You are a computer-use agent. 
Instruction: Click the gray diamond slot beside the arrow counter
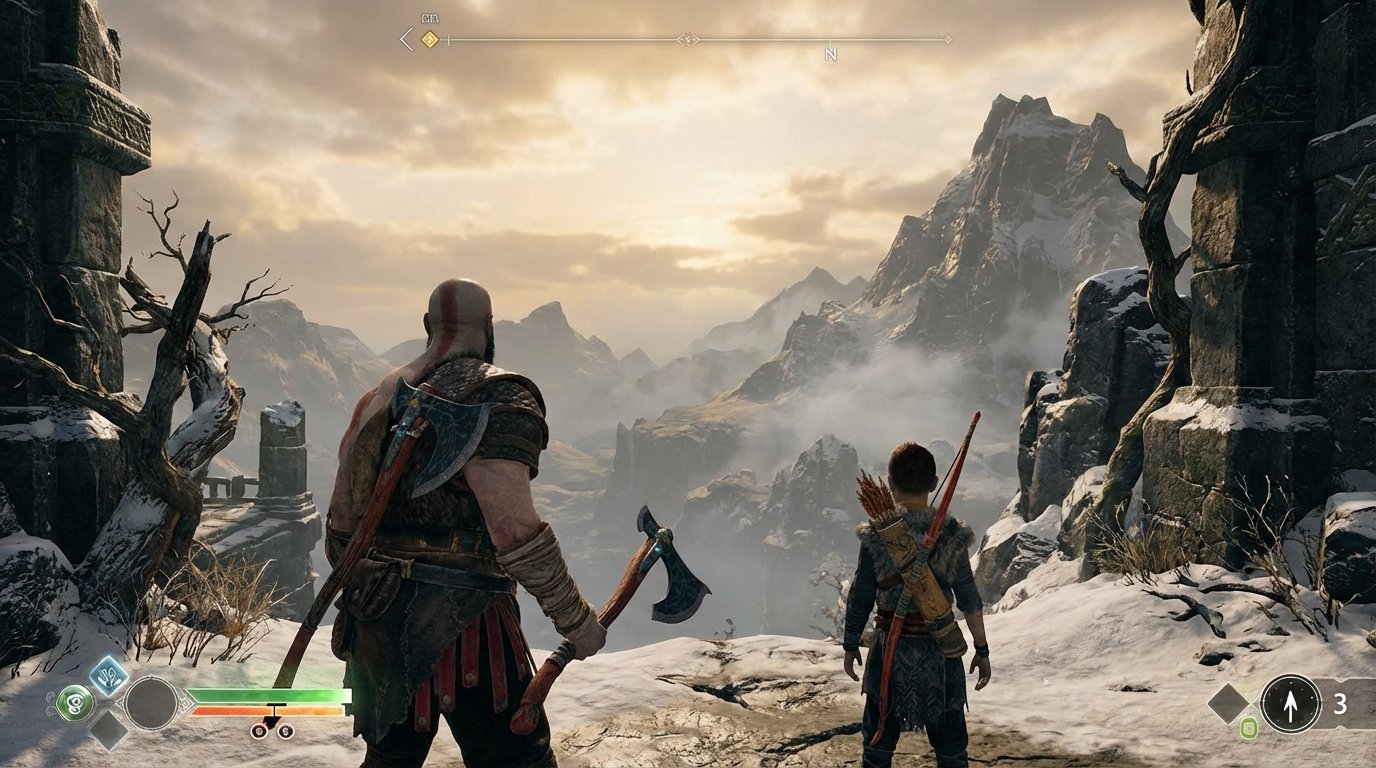pos(1227,701)
